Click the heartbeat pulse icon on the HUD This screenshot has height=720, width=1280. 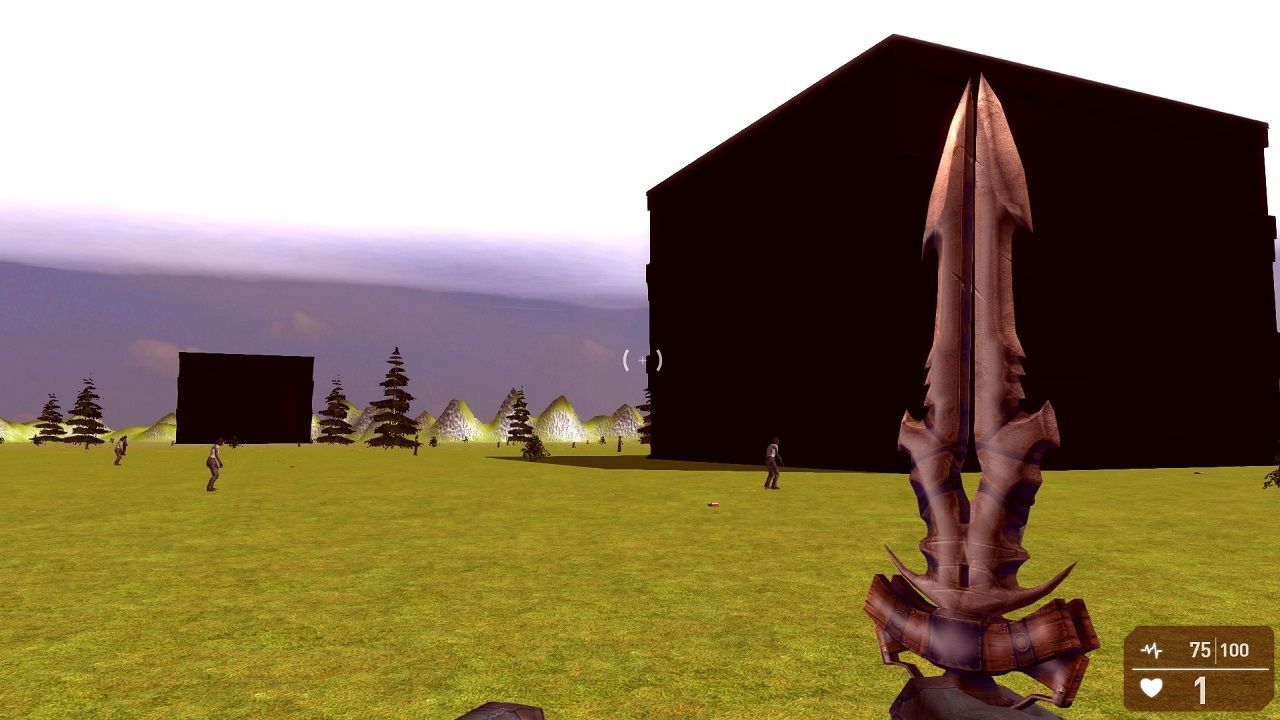pyautogui.click(x=1151, y=650)
